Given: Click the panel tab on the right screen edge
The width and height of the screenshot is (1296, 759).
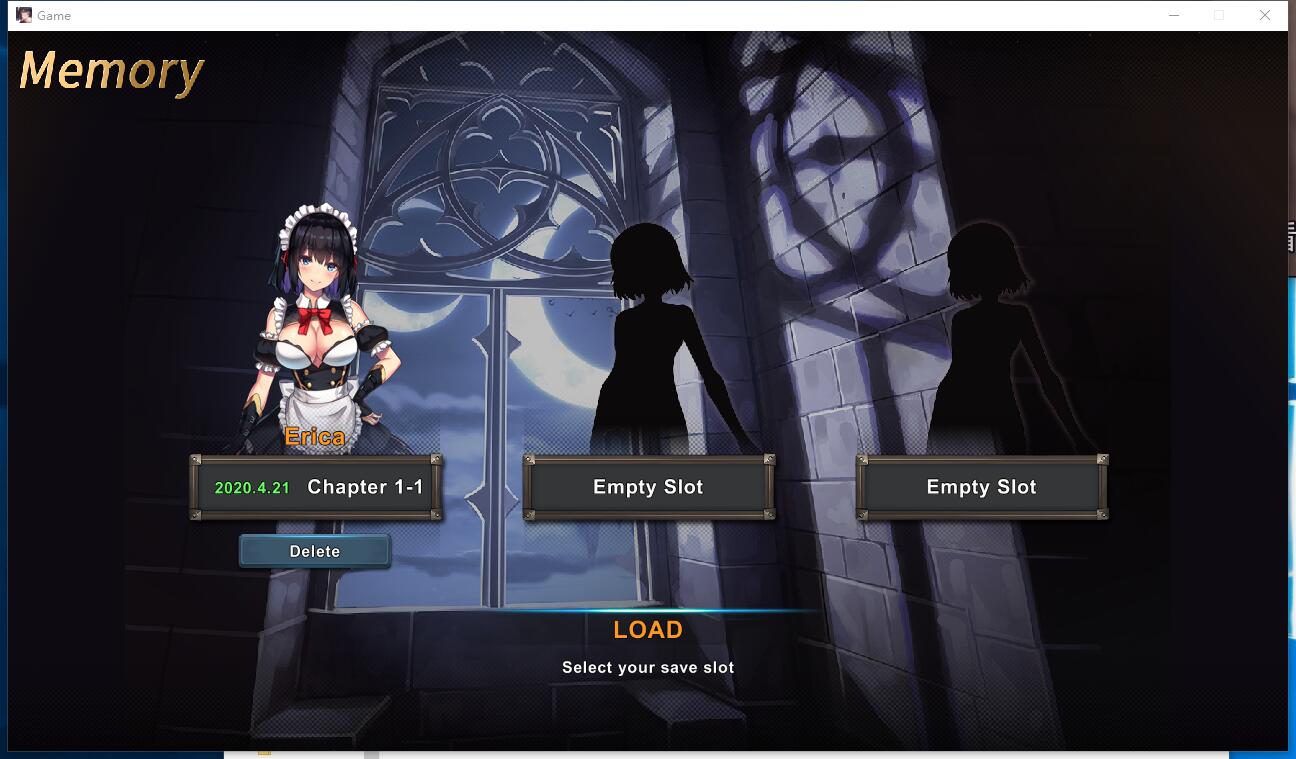Looking at the screenshot, I should (x=1290, y=235).
